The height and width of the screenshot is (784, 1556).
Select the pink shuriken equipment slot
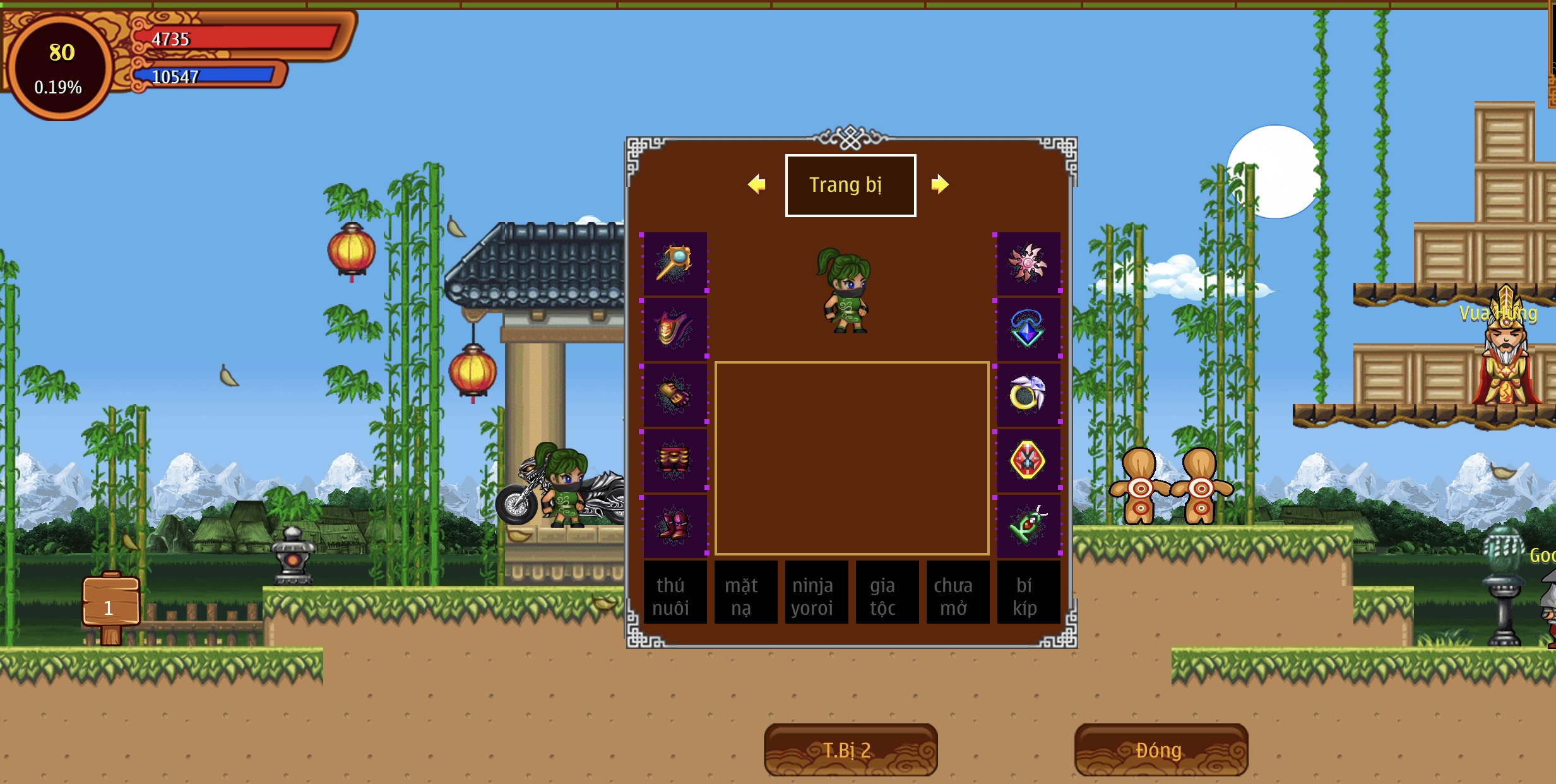point(1028,263)
